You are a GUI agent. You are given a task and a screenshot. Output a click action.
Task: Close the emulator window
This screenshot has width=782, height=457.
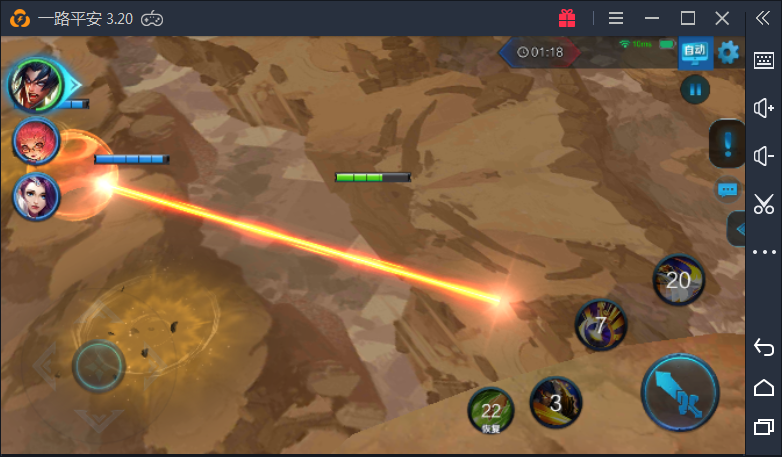coord(722,18)
